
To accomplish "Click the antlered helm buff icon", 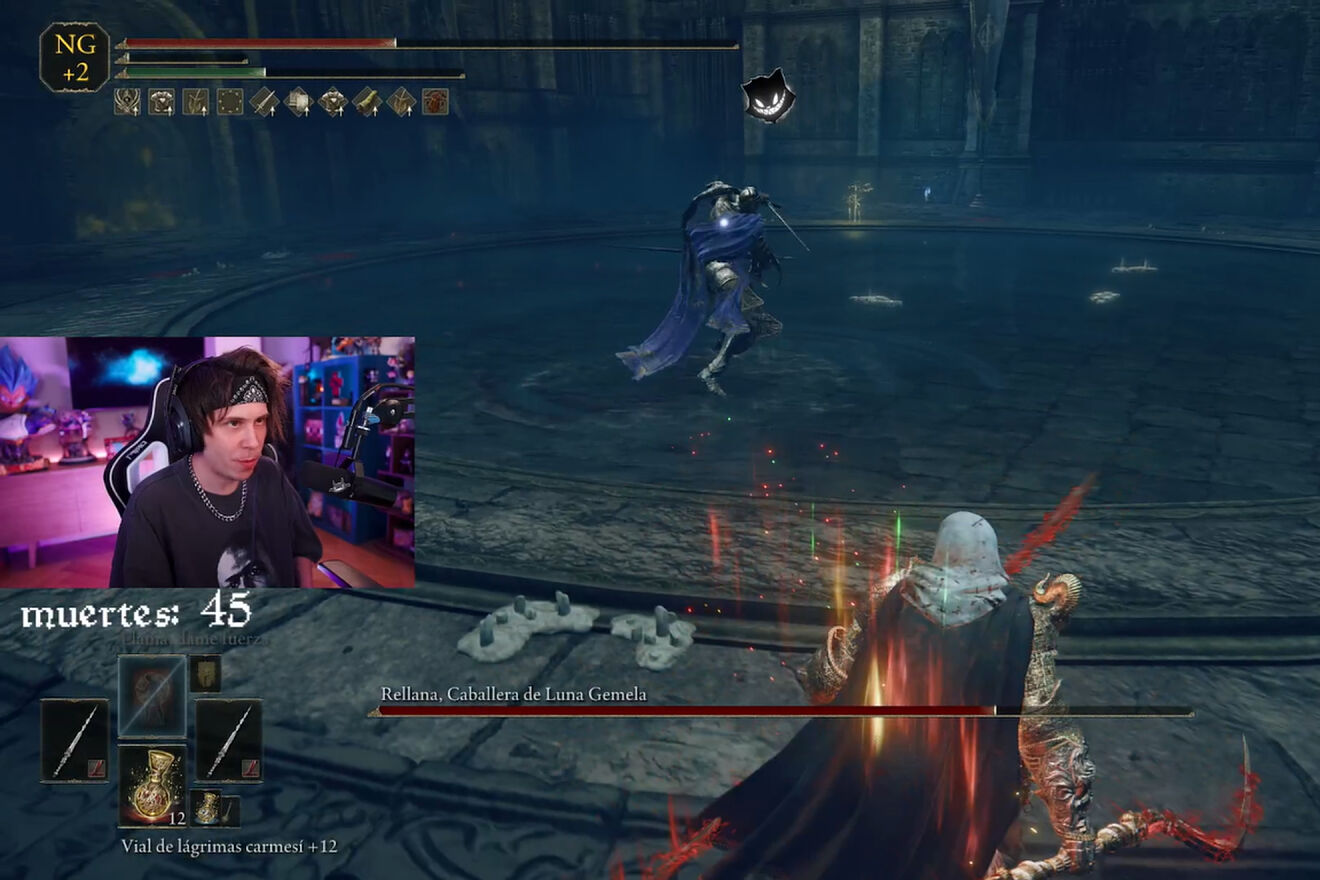I will 128,102.
